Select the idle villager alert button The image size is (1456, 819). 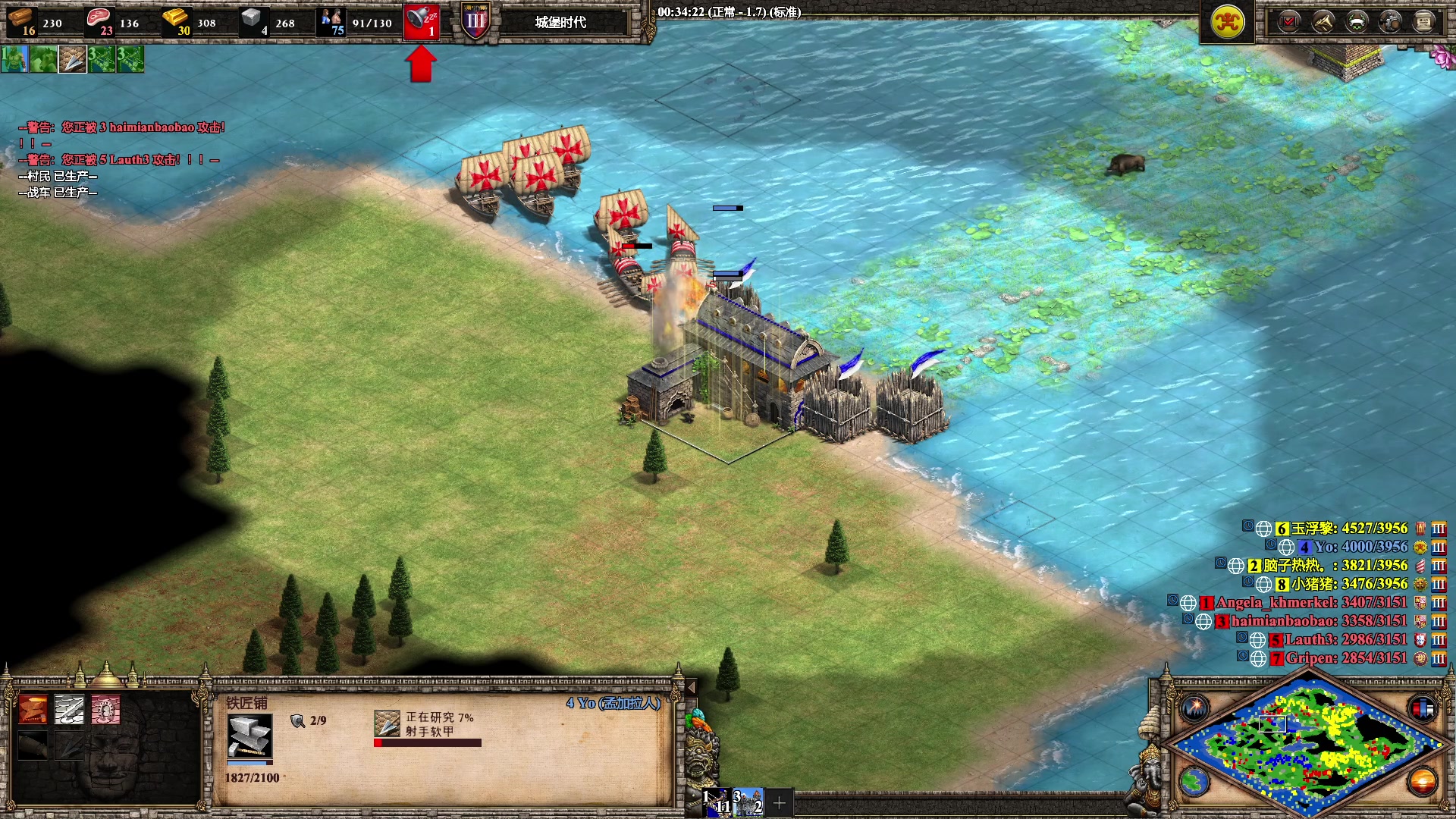421,21
